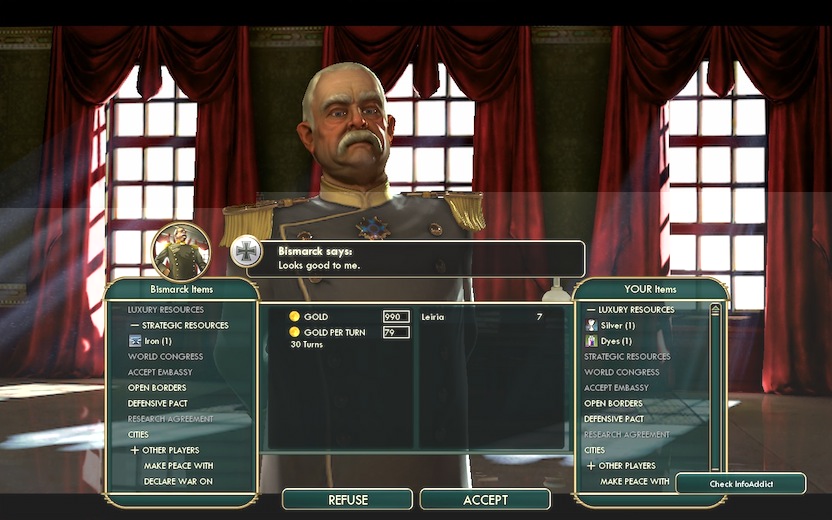The height and width of the screenshot is (520, 832).
Task: Open the Check InfoAddict button
Action: point(741,484)
